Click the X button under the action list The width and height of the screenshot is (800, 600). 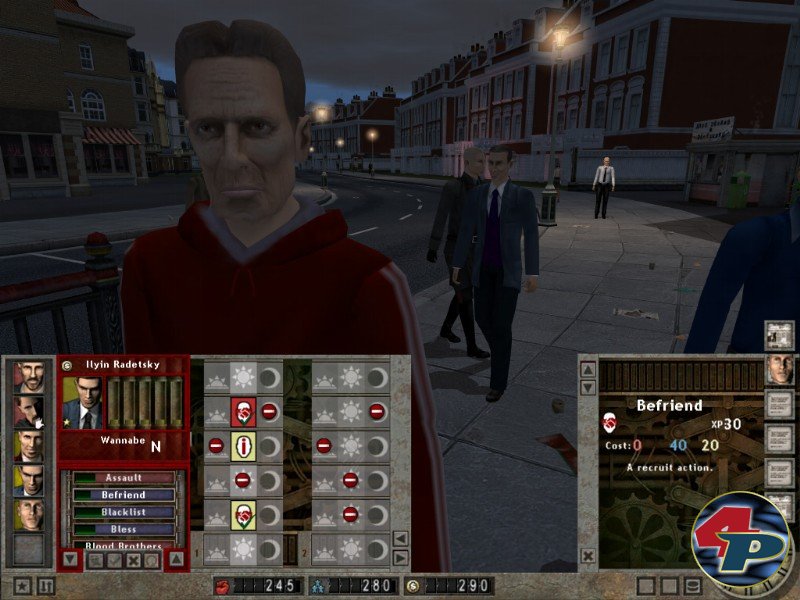(133, 561)
